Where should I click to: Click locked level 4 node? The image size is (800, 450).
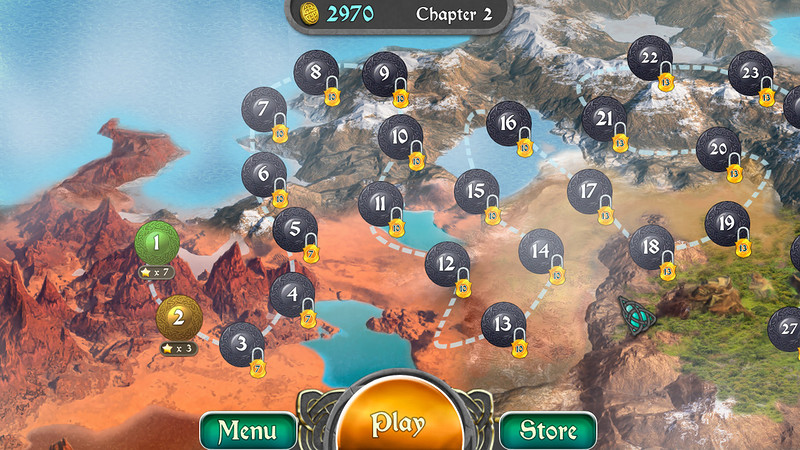(291, 294)
